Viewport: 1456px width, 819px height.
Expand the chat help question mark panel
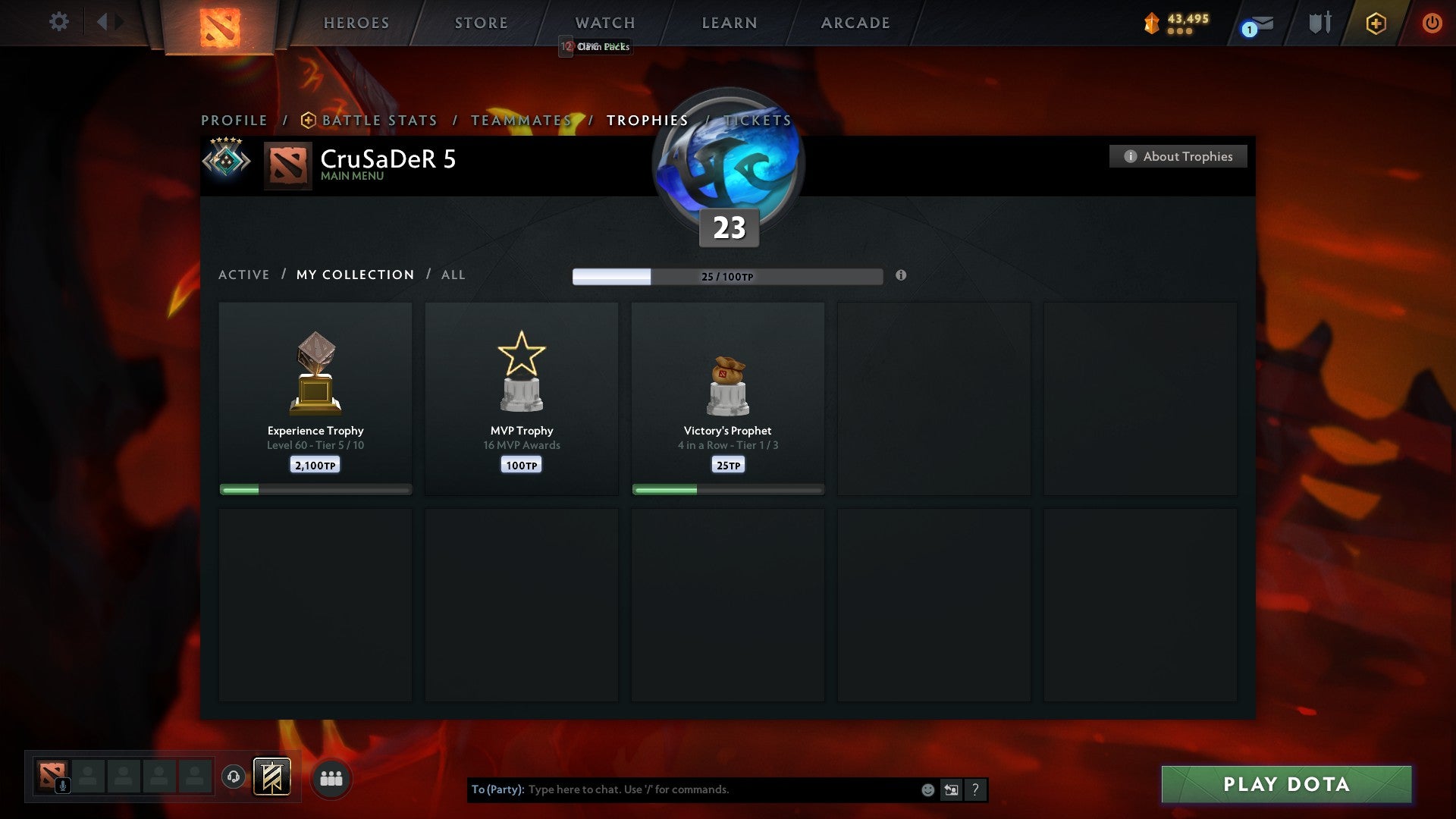coord(975,789)
